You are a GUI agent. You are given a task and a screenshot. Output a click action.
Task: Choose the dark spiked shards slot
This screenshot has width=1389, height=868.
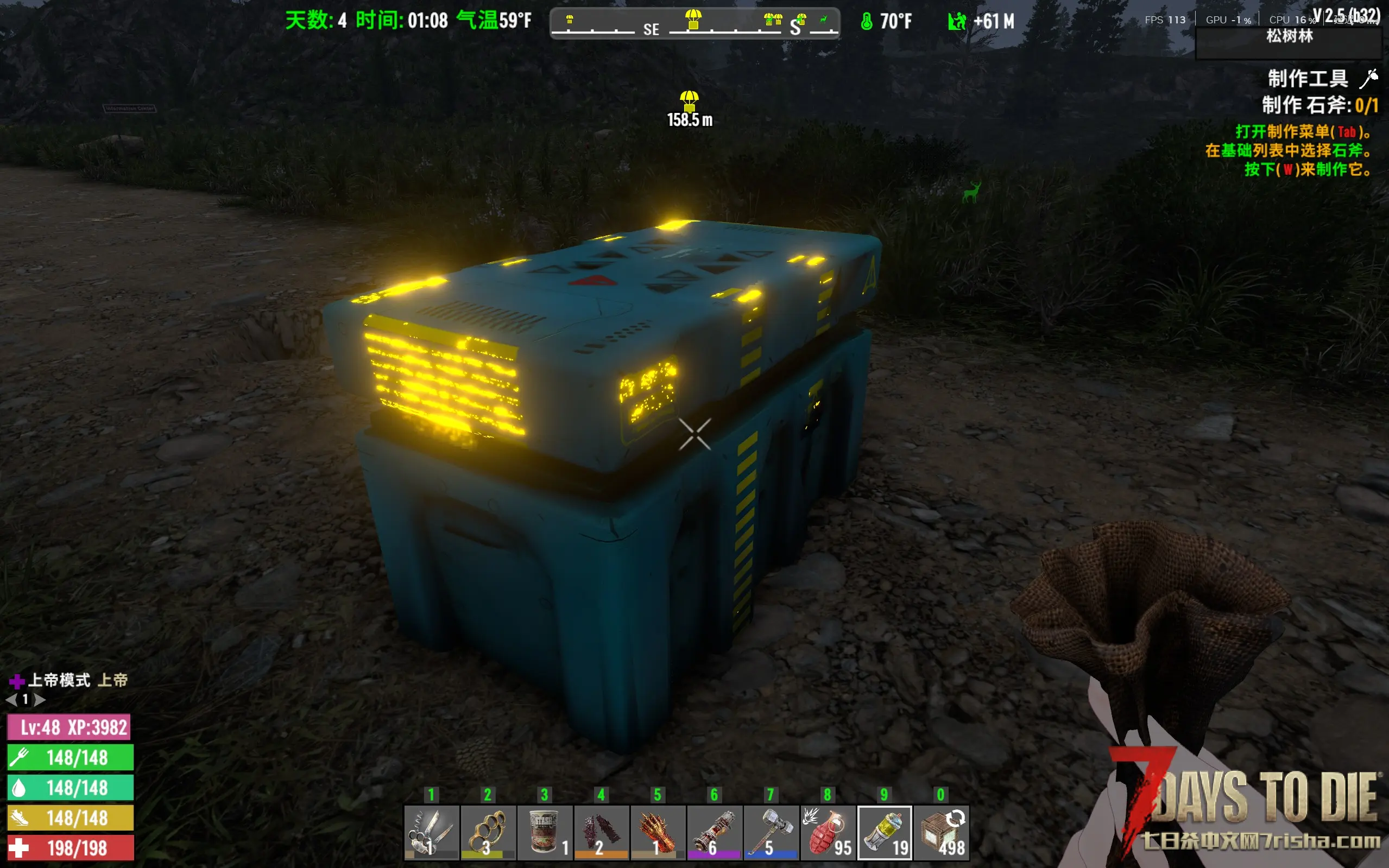pyautogui.click(x=601, y=832)
